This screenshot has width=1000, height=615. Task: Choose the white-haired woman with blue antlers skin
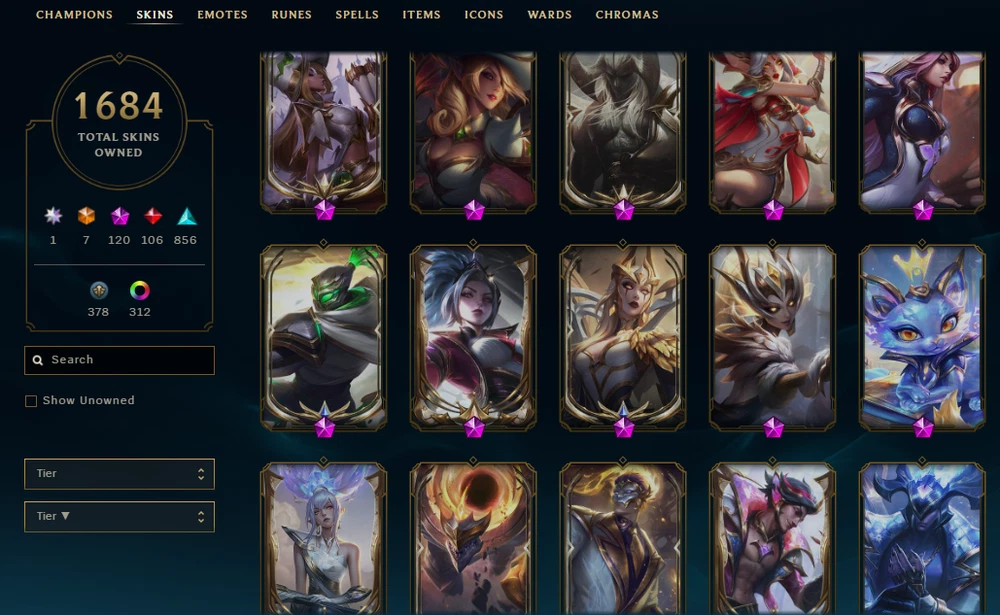pos(323,538)
